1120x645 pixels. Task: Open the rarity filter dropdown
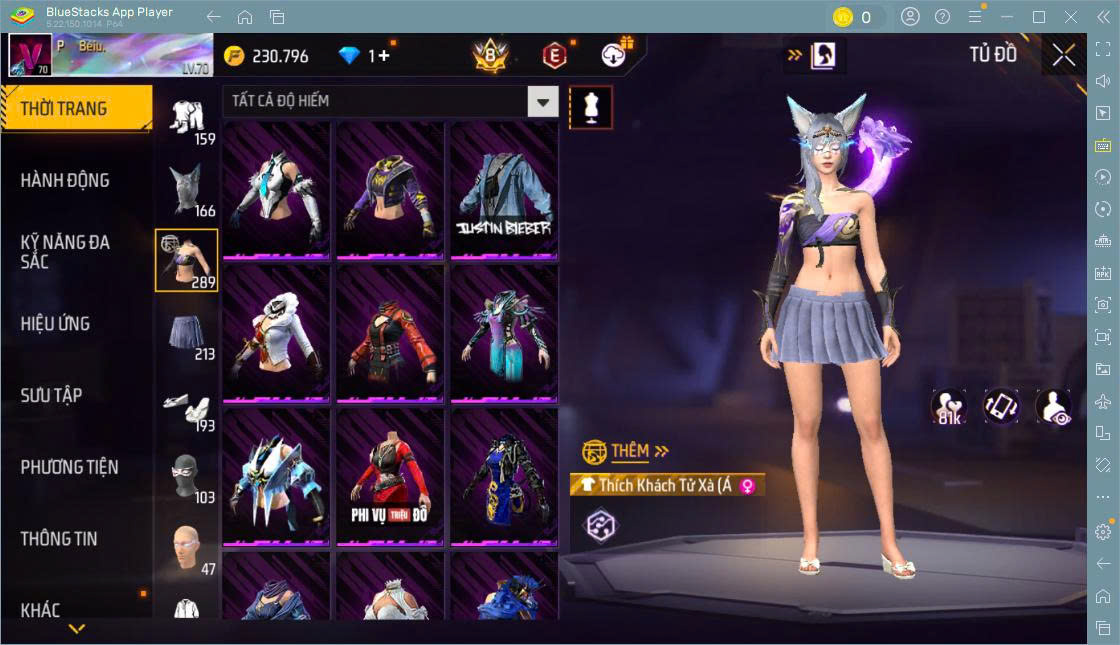(542, 101)
